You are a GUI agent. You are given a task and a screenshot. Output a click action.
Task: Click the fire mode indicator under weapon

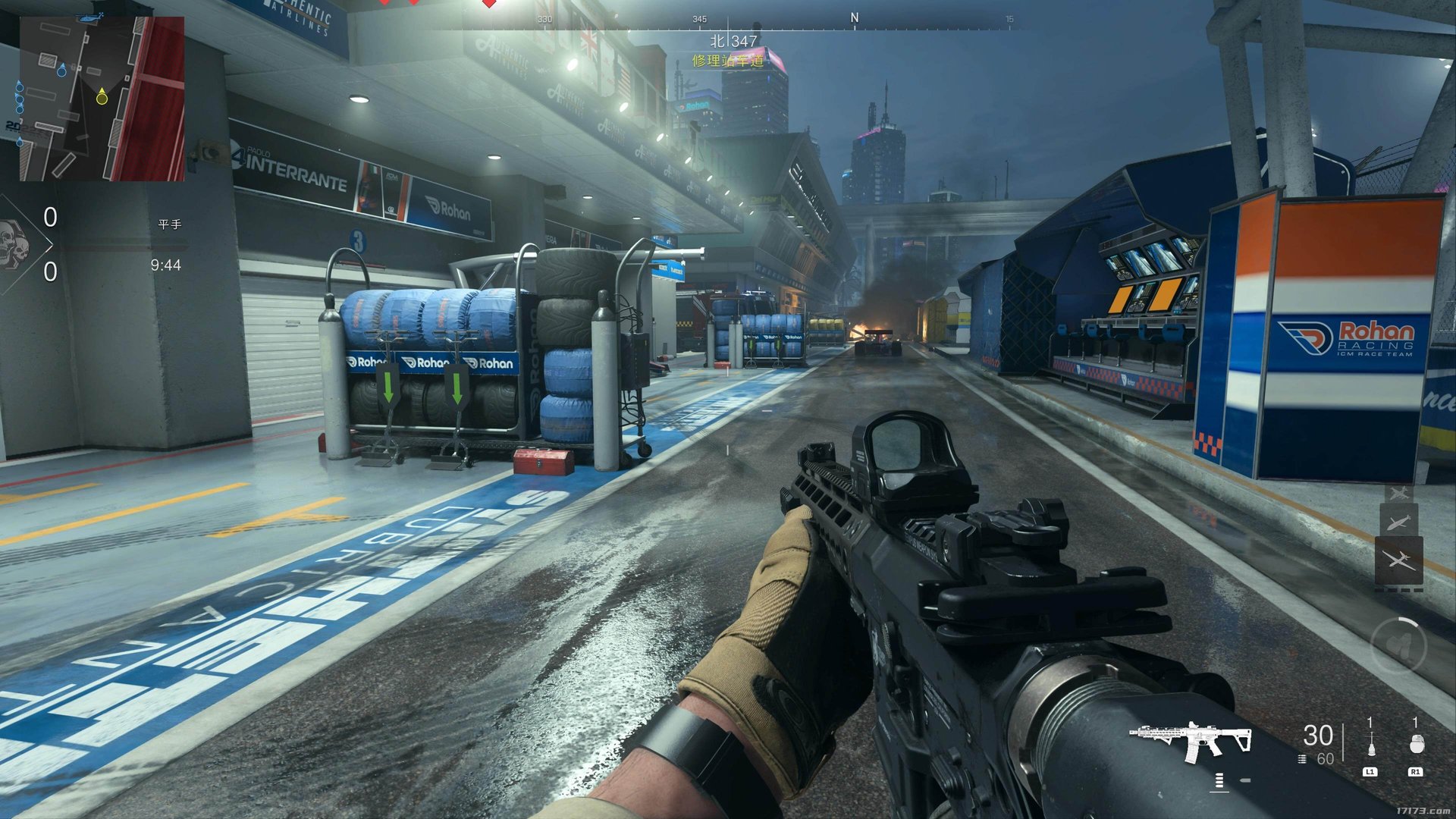click(x=1219, y=780)
